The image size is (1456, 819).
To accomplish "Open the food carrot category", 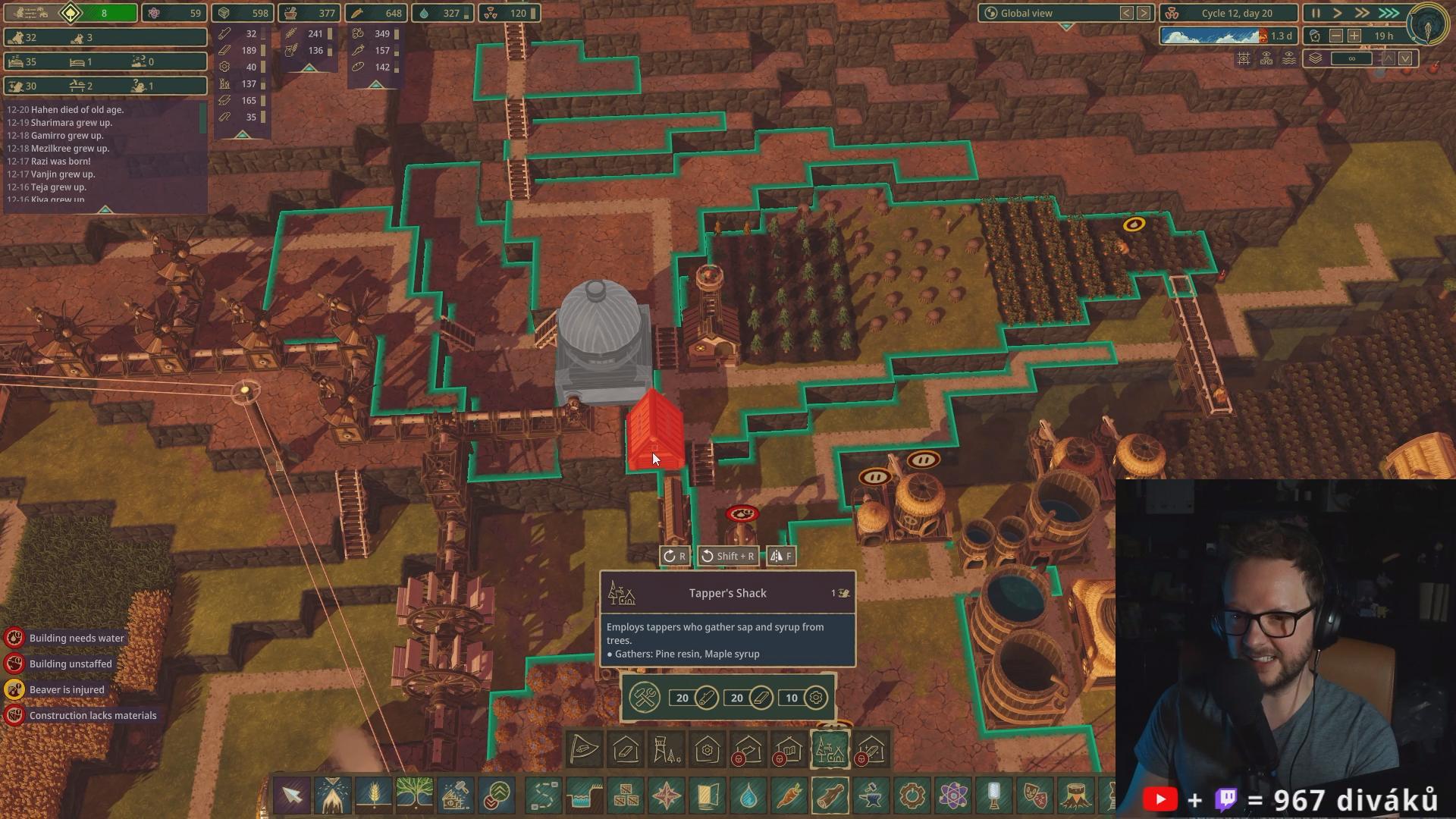I will (789, 795).
